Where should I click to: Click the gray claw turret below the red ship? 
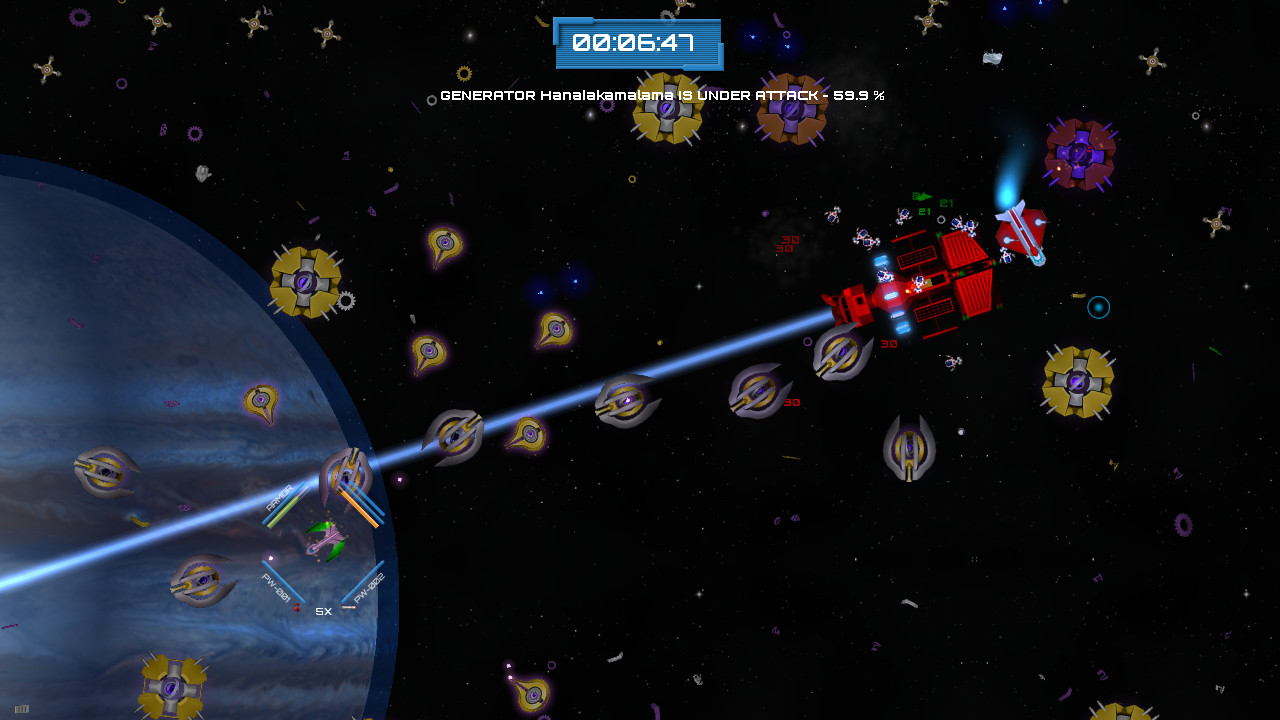tap(910, 447)
